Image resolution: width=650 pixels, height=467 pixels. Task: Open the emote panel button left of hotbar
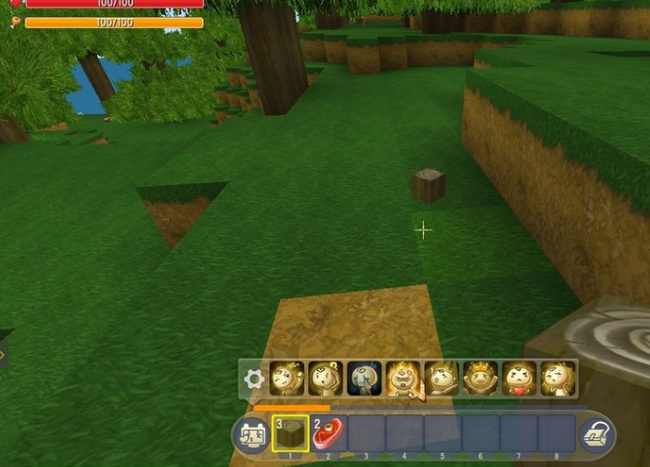coord(250,435)
